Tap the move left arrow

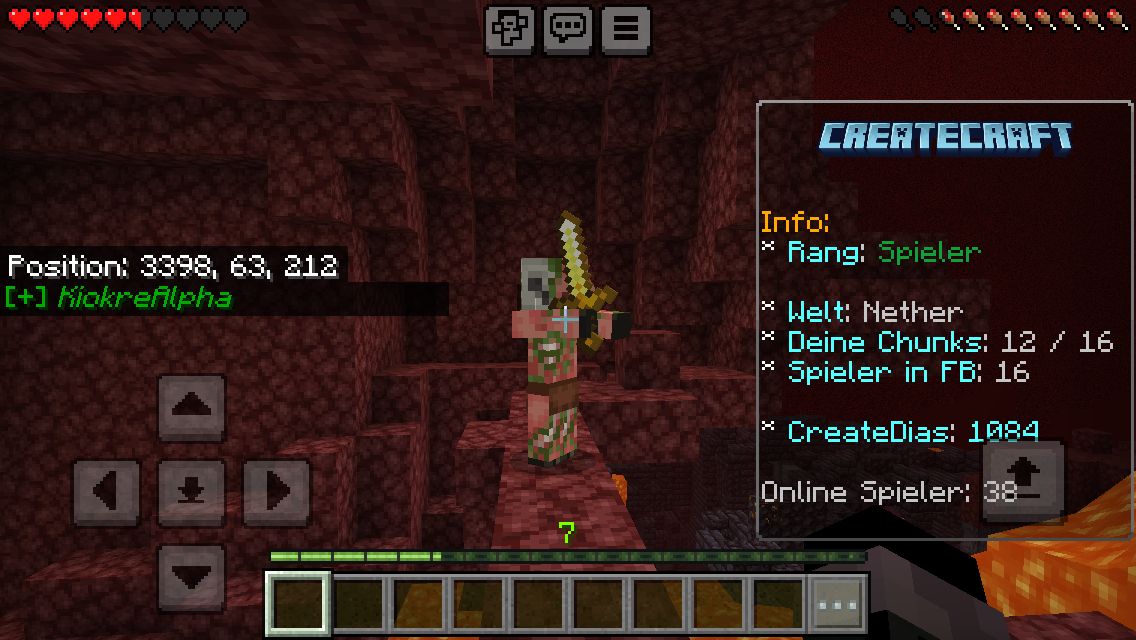tap(107, 492)
